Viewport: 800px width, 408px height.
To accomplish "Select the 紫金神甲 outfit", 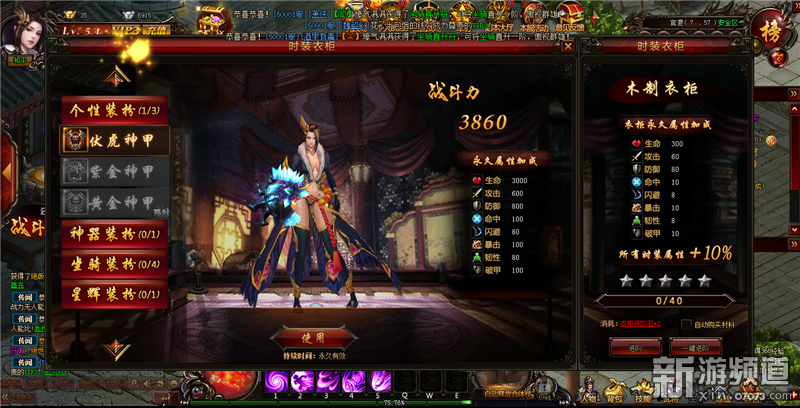I will [113, 171].
